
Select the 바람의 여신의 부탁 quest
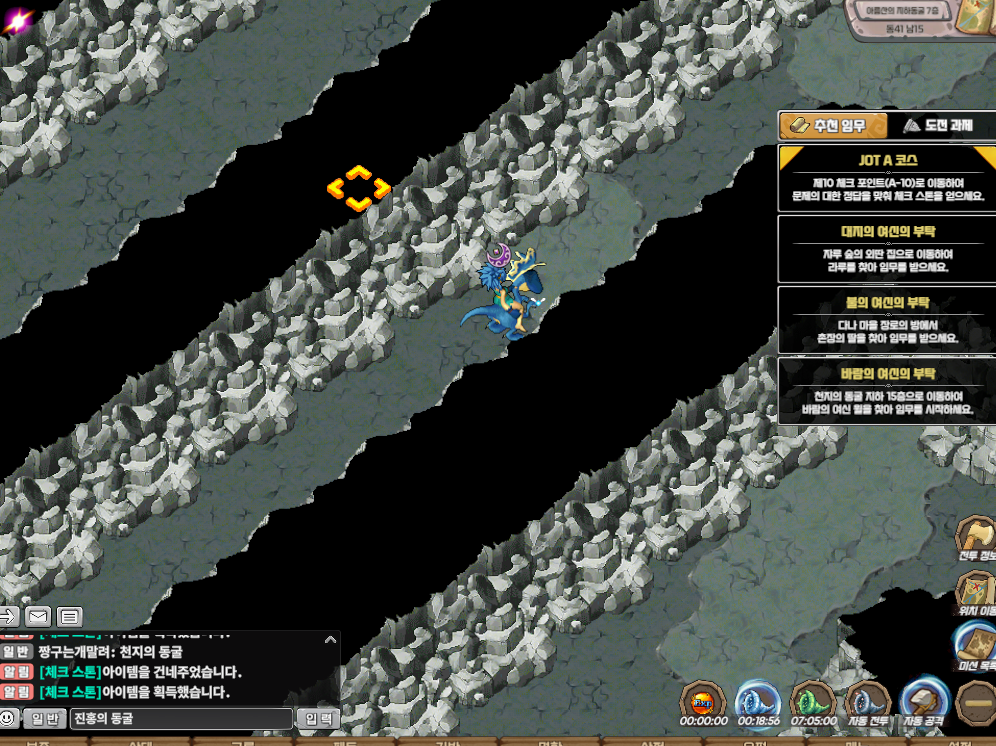click(887, 391)
